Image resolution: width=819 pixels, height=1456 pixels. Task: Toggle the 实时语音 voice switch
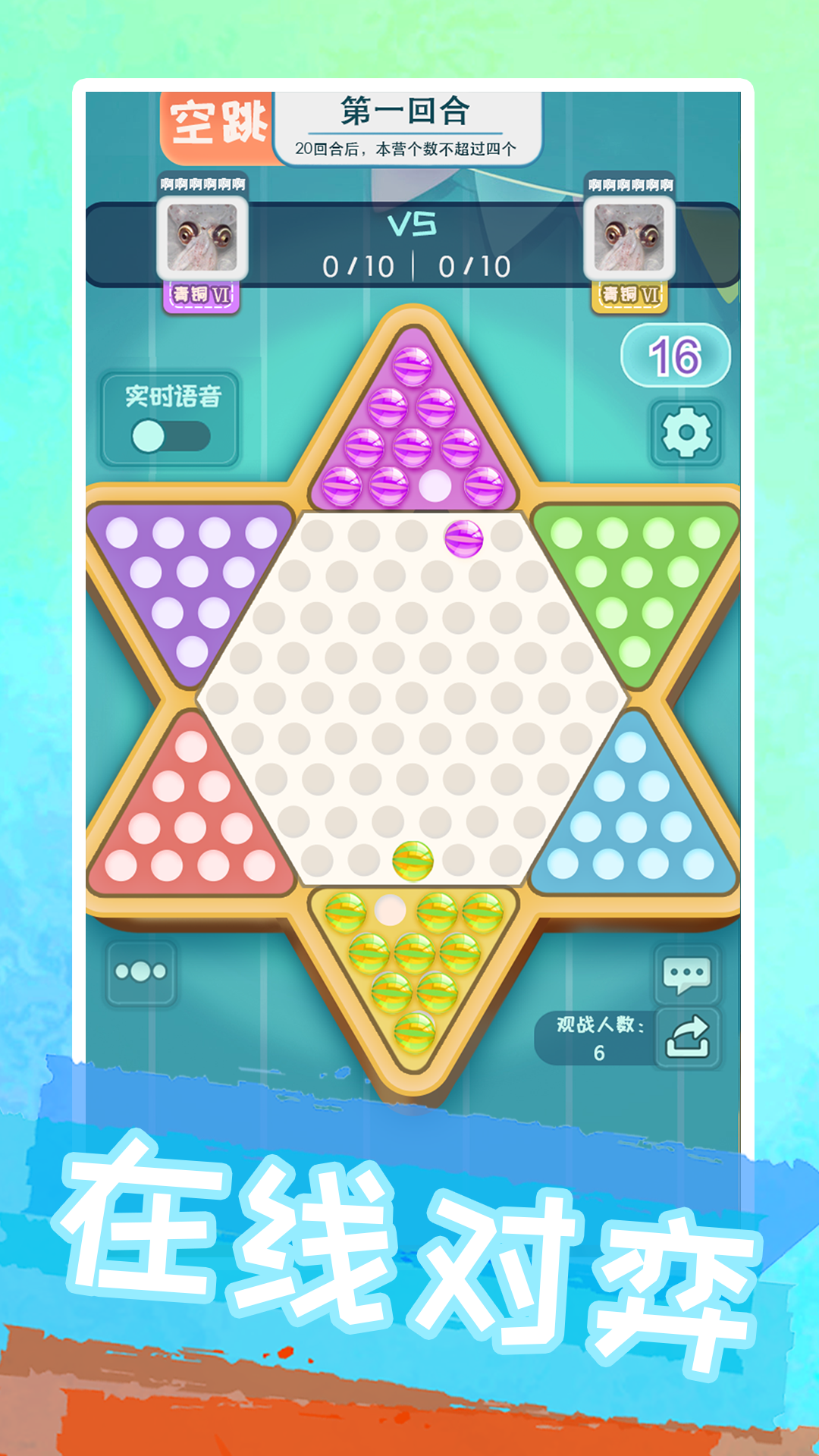click(x=171, y=436)
